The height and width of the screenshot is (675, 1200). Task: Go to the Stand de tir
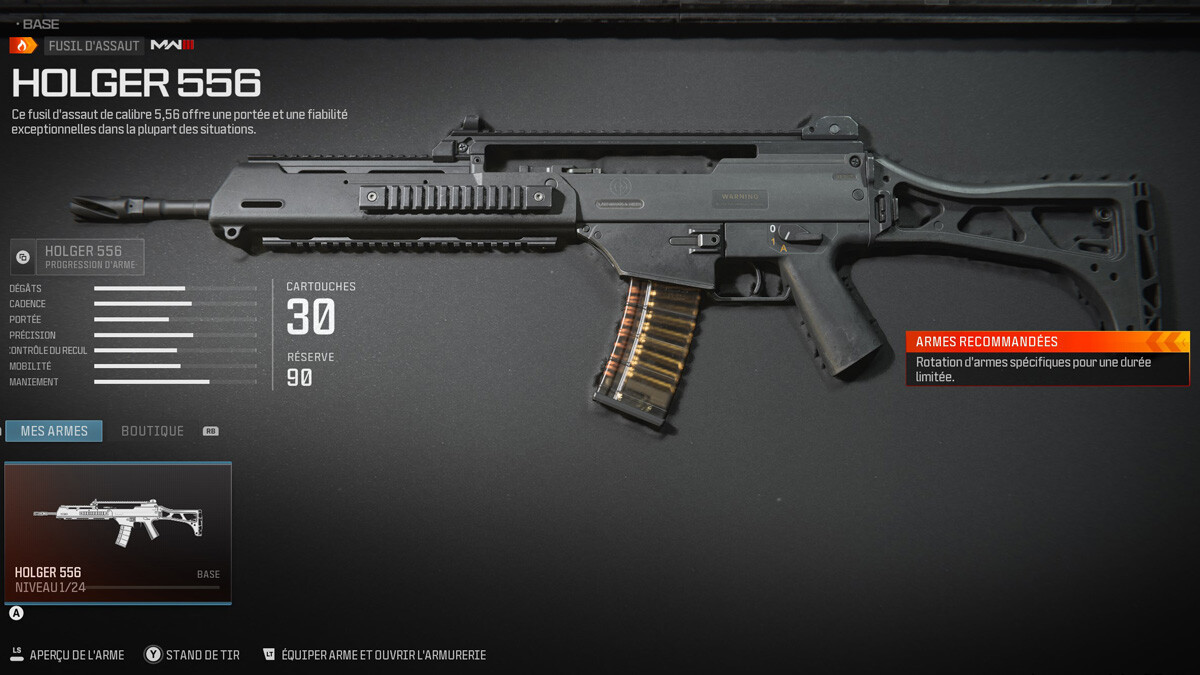click(x=193, y=655)
